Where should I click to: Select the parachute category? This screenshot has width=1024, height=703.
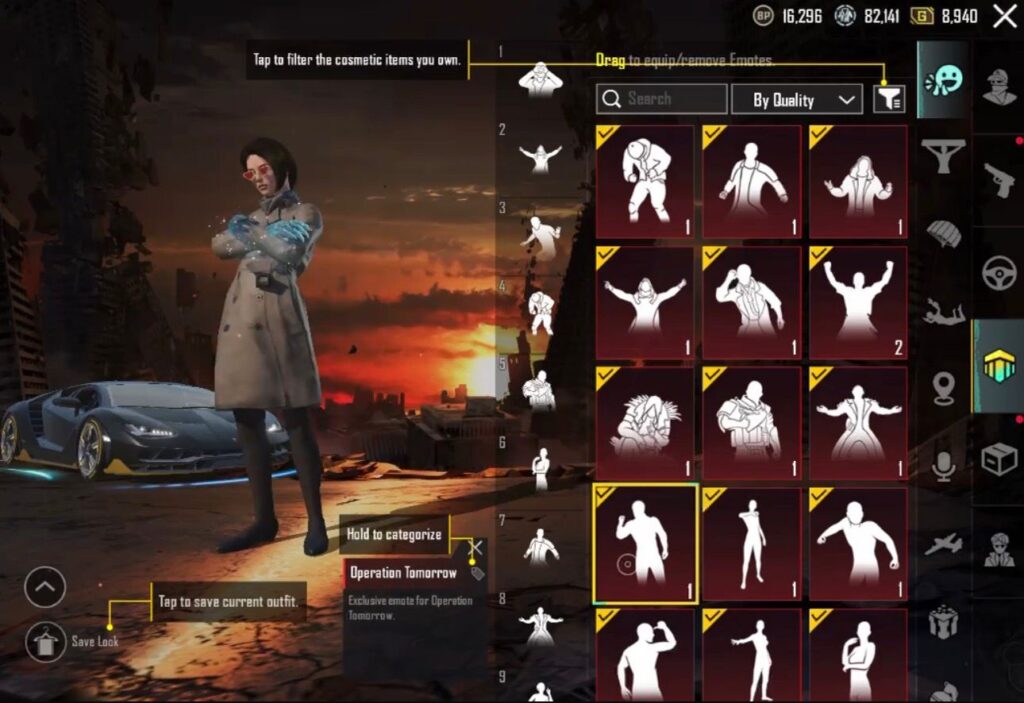pyautogui.click(x=942, y=233)
